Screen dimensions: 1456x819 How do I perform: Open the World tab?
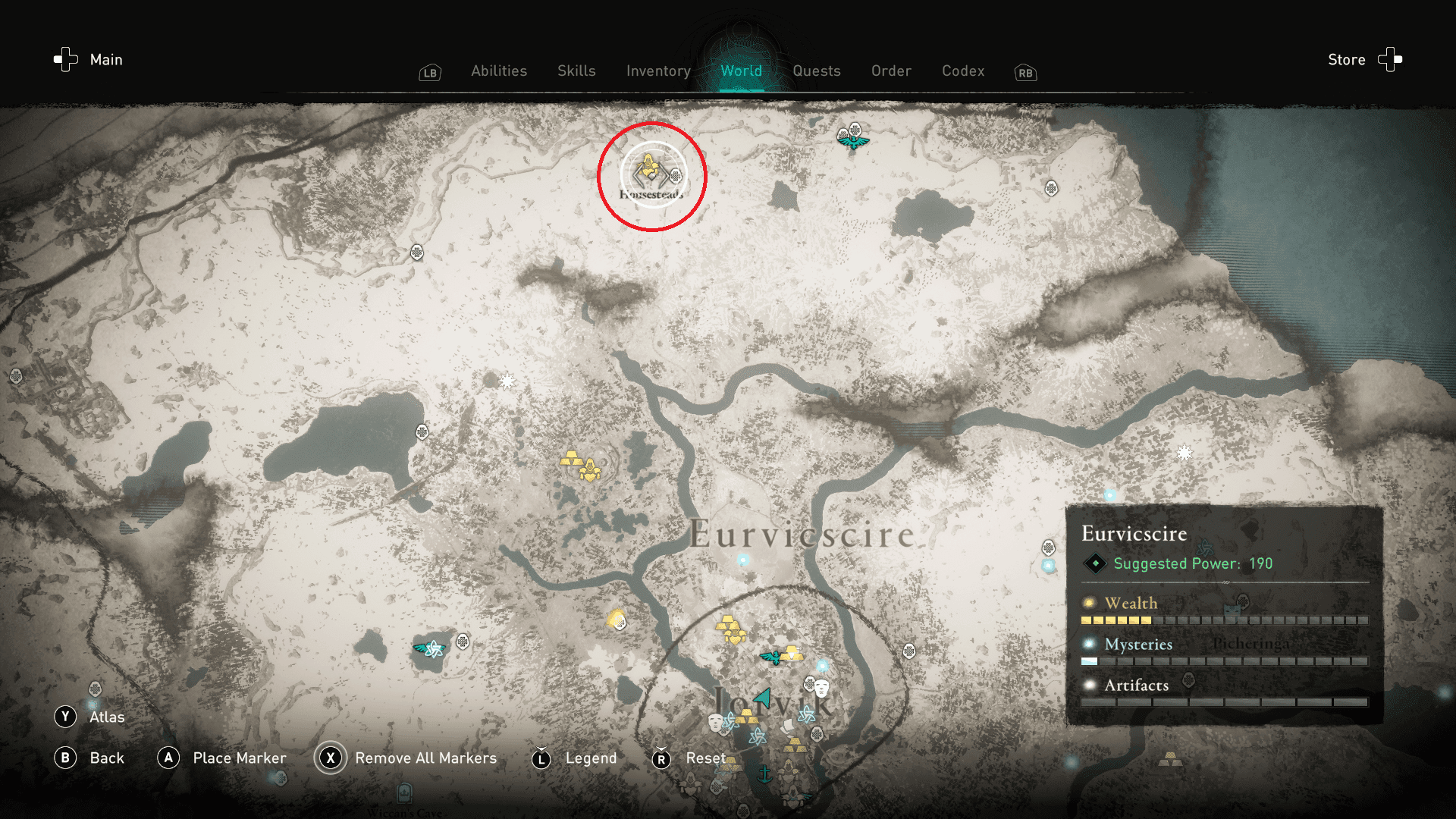[742, 71]
